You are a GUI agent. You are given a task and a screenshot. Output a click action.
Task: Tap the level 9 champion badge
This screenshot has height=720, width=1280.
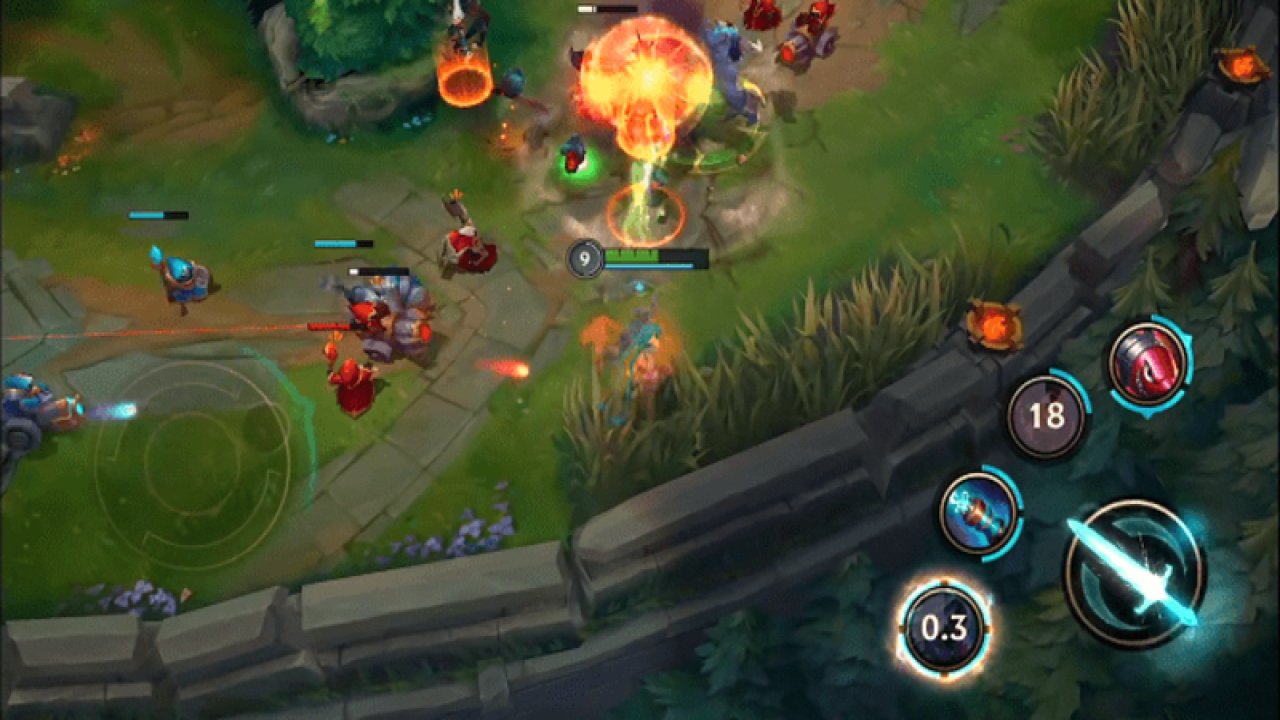pyautogui.click(x=585, y=258)
